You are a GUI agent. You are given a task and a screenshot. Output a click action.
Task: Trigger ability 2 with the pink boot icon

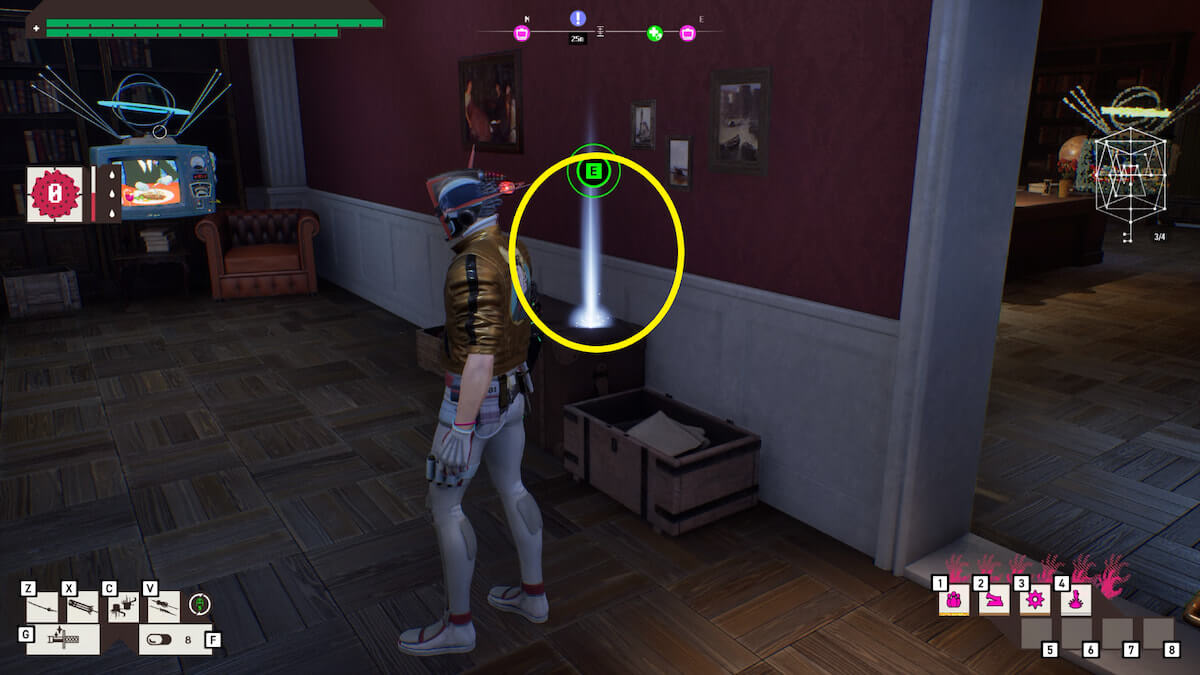click(994, 601)
